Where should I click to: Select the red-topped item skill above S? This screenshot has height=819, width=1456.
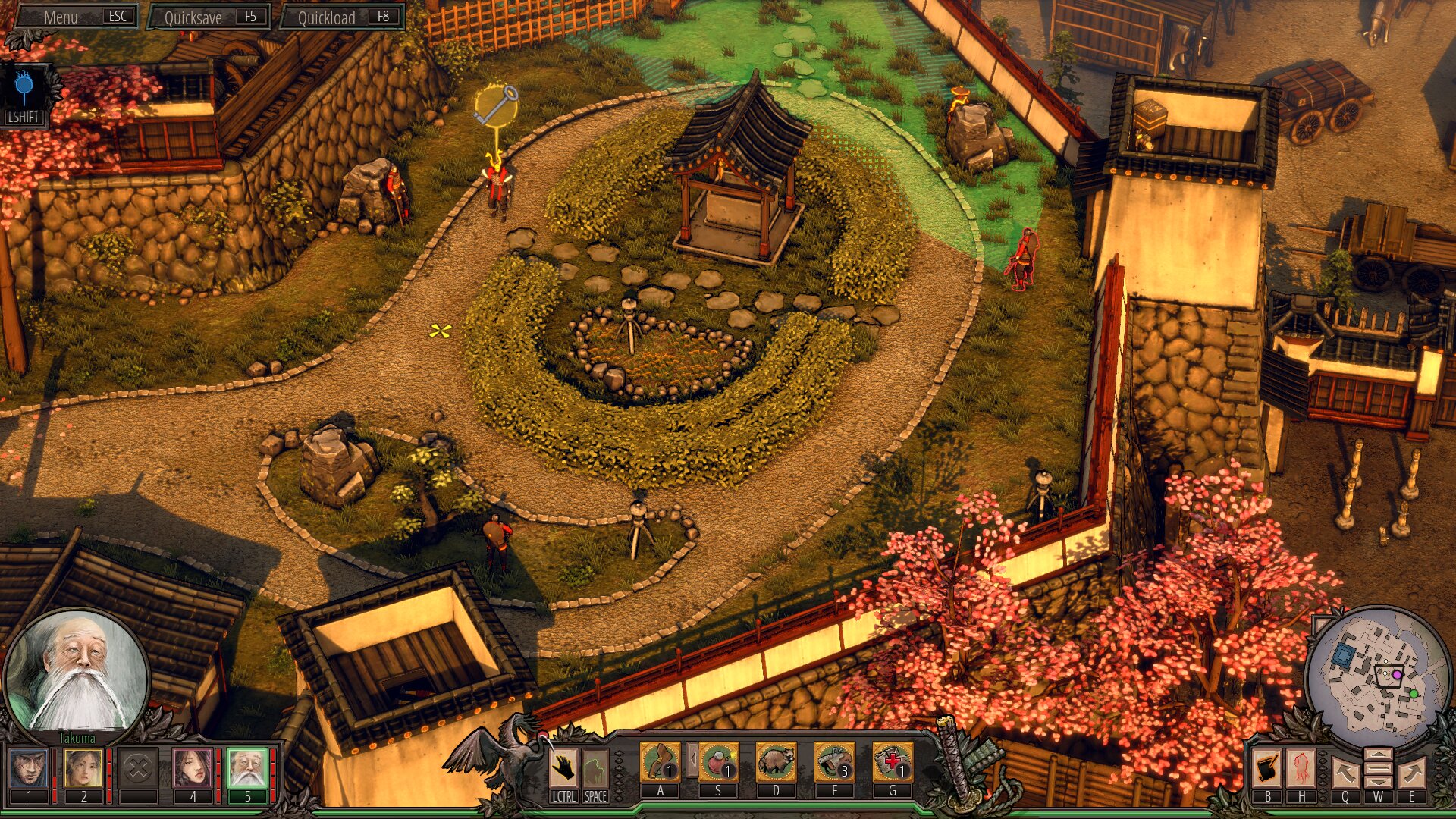[x=717, y=761]
